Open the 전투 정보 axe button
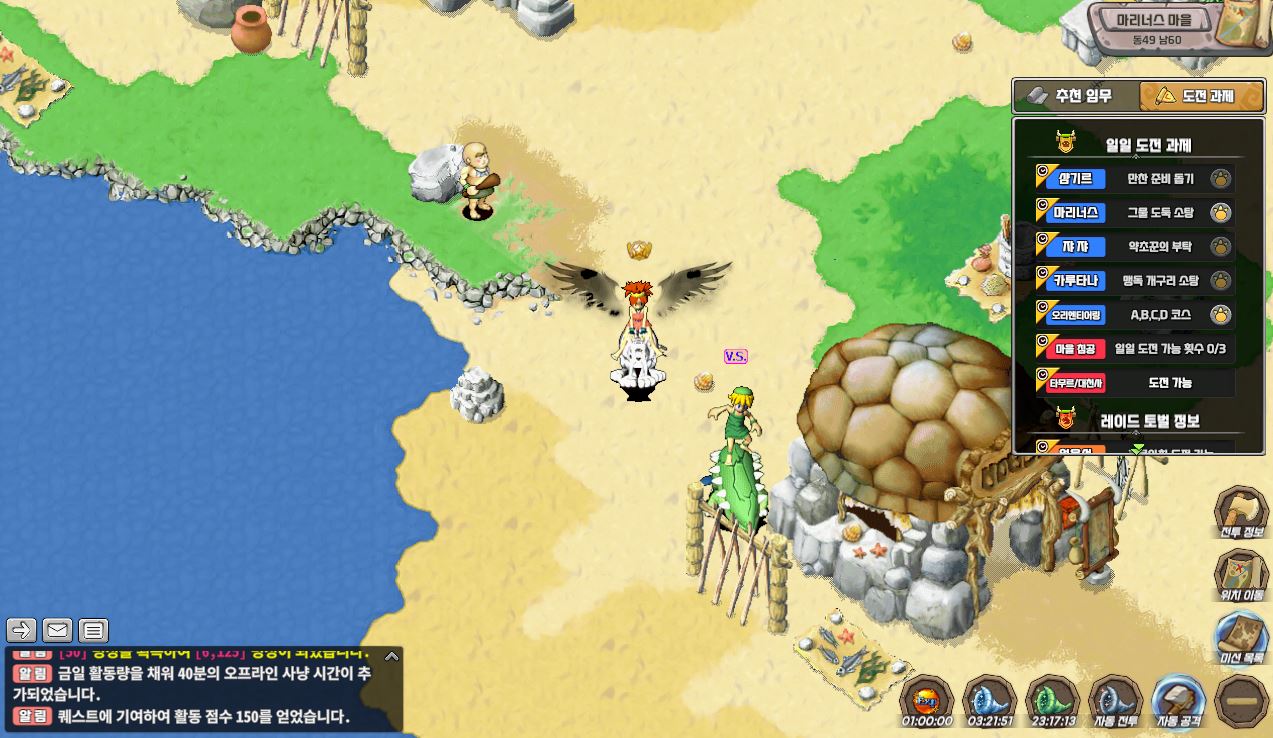This screenshot has height=738, width=1273. click(1241, 512)
